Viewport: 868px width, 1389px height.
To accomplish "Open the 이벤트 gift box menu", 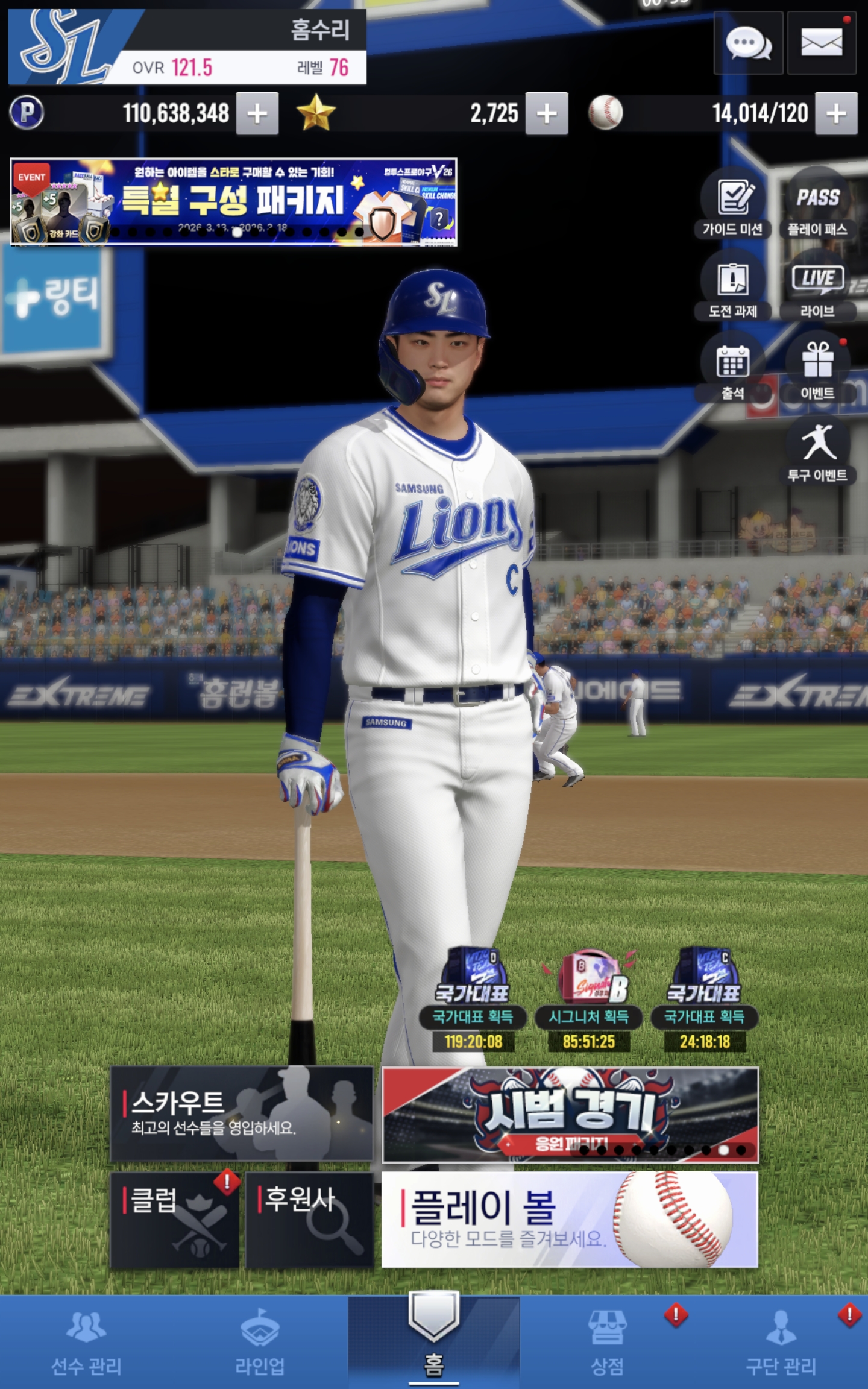I will (x=817, y=368).
